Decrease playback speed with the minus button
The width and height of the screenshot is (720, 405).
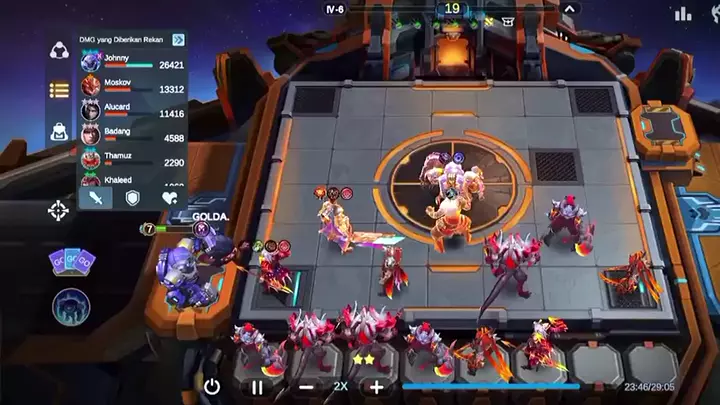(306, 386)
